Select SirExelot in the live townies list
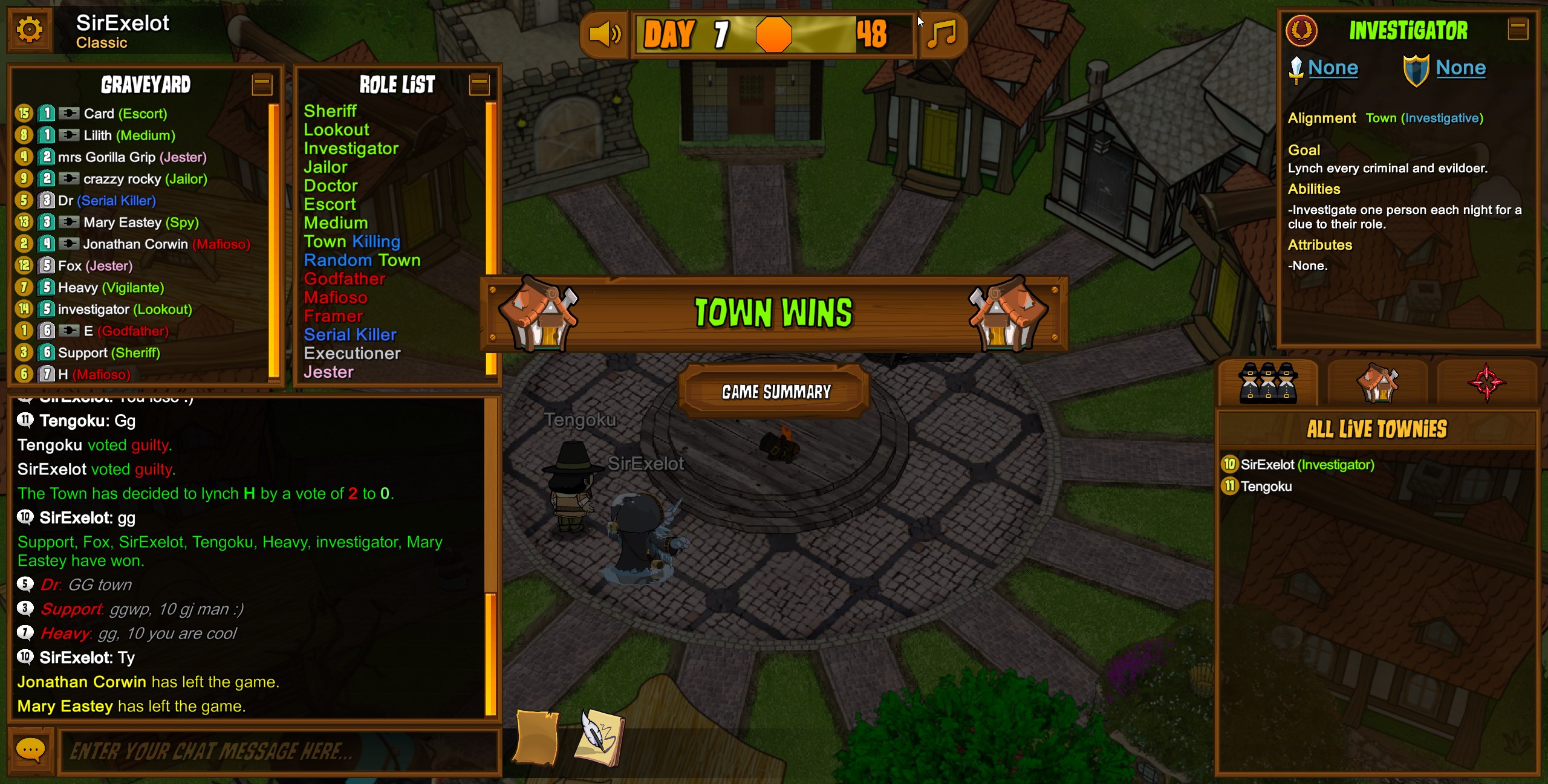 tap(1307, 464)
